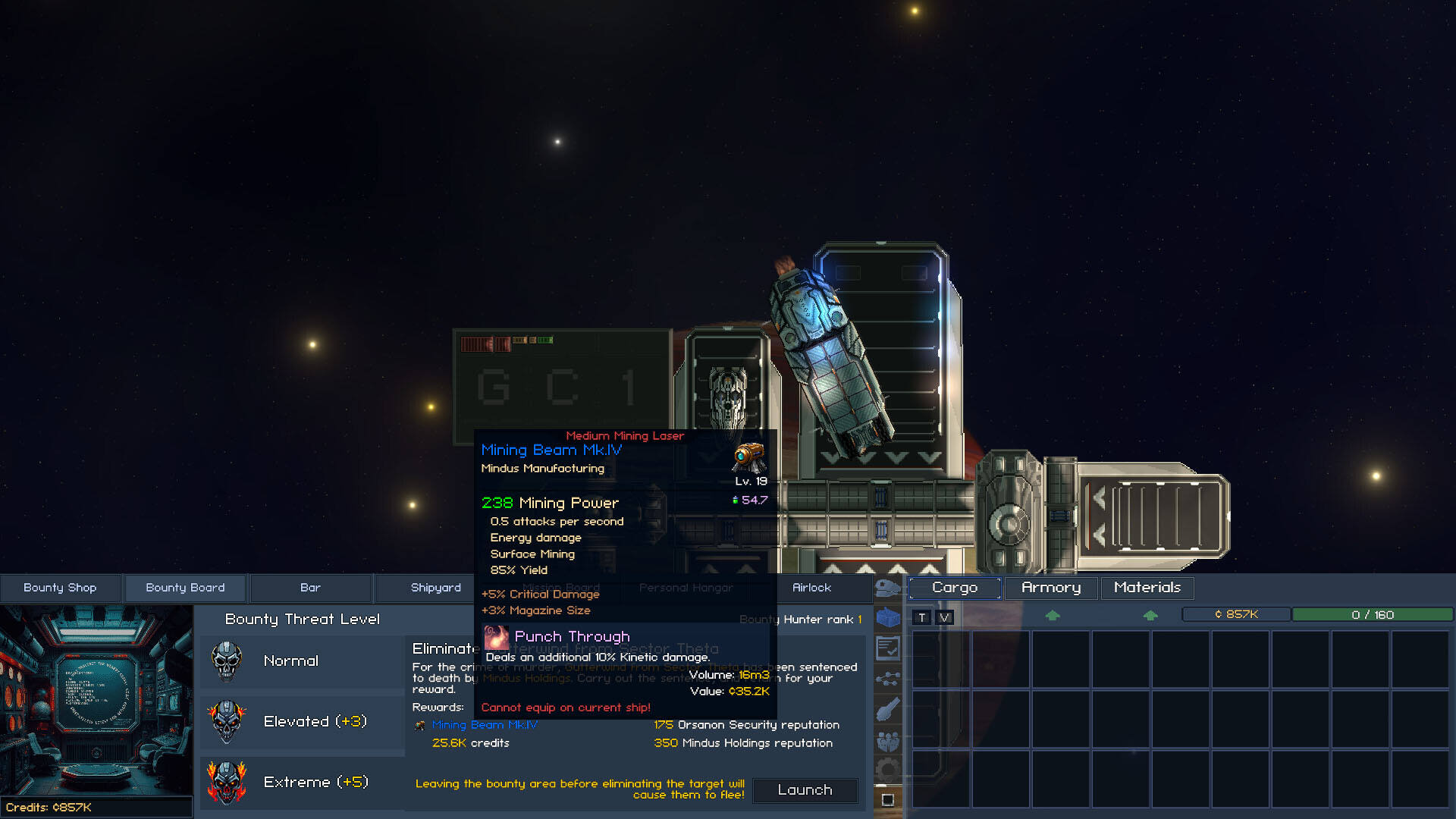
Task: Select the Airlock tab
Action: (811, 588)
